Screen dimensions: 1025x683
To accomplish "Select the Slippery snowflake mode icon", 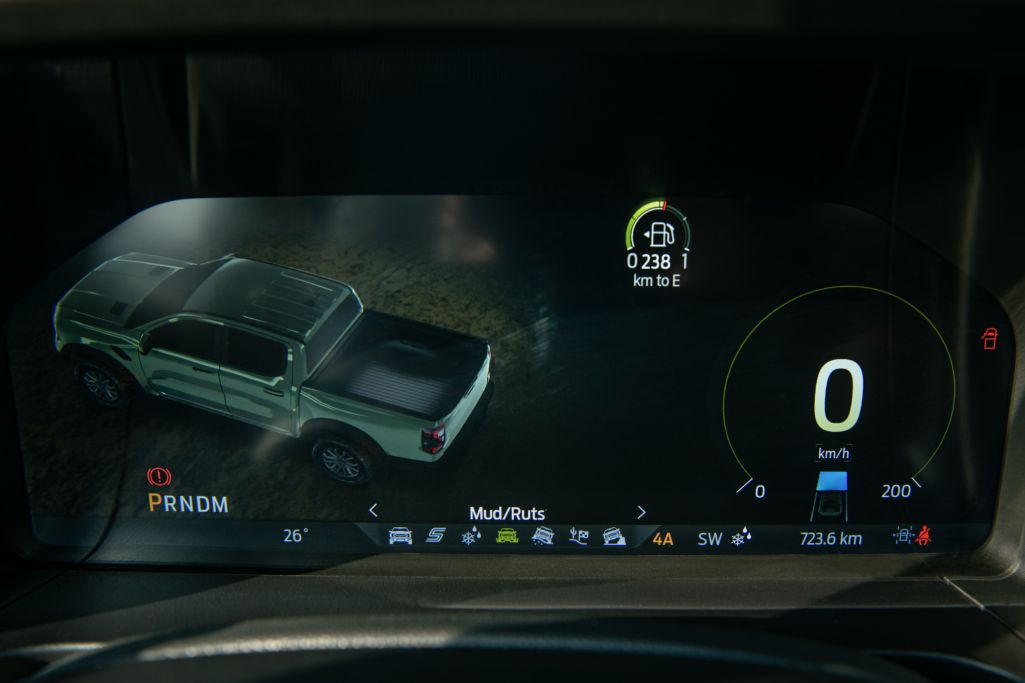I will pyautogui.click(x=470, y=537).
